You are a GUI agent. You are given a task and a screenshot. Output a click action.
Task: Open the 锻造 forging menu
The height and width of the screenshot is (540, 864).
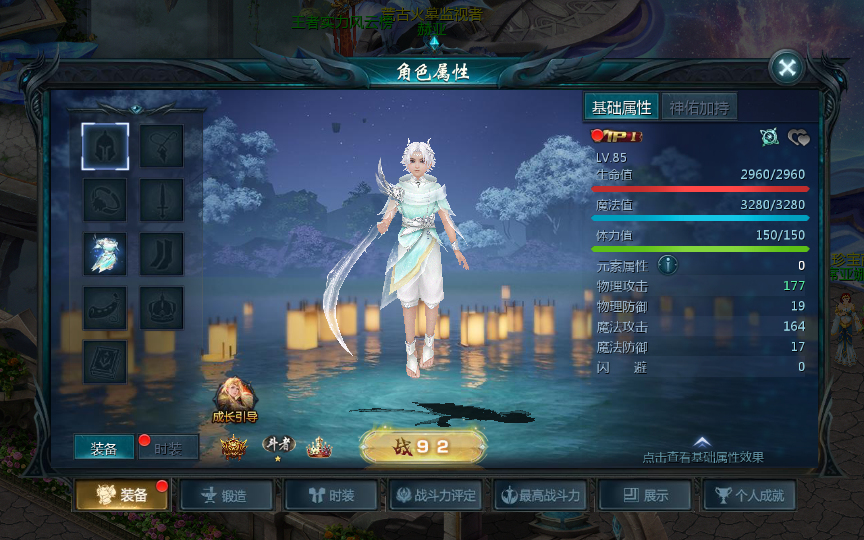tap(225, 495)
